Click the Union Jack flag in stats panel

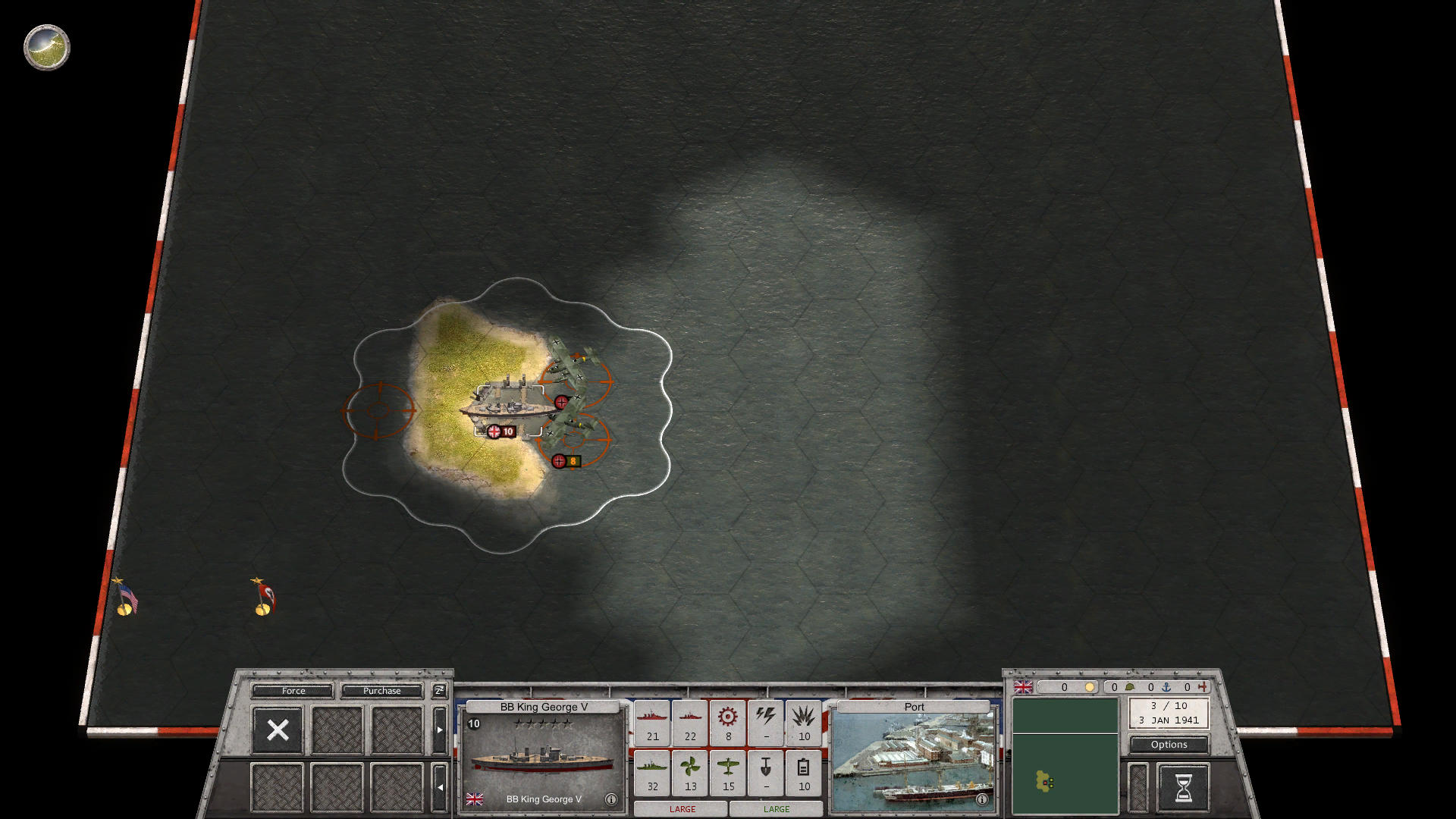[1024, 688]
